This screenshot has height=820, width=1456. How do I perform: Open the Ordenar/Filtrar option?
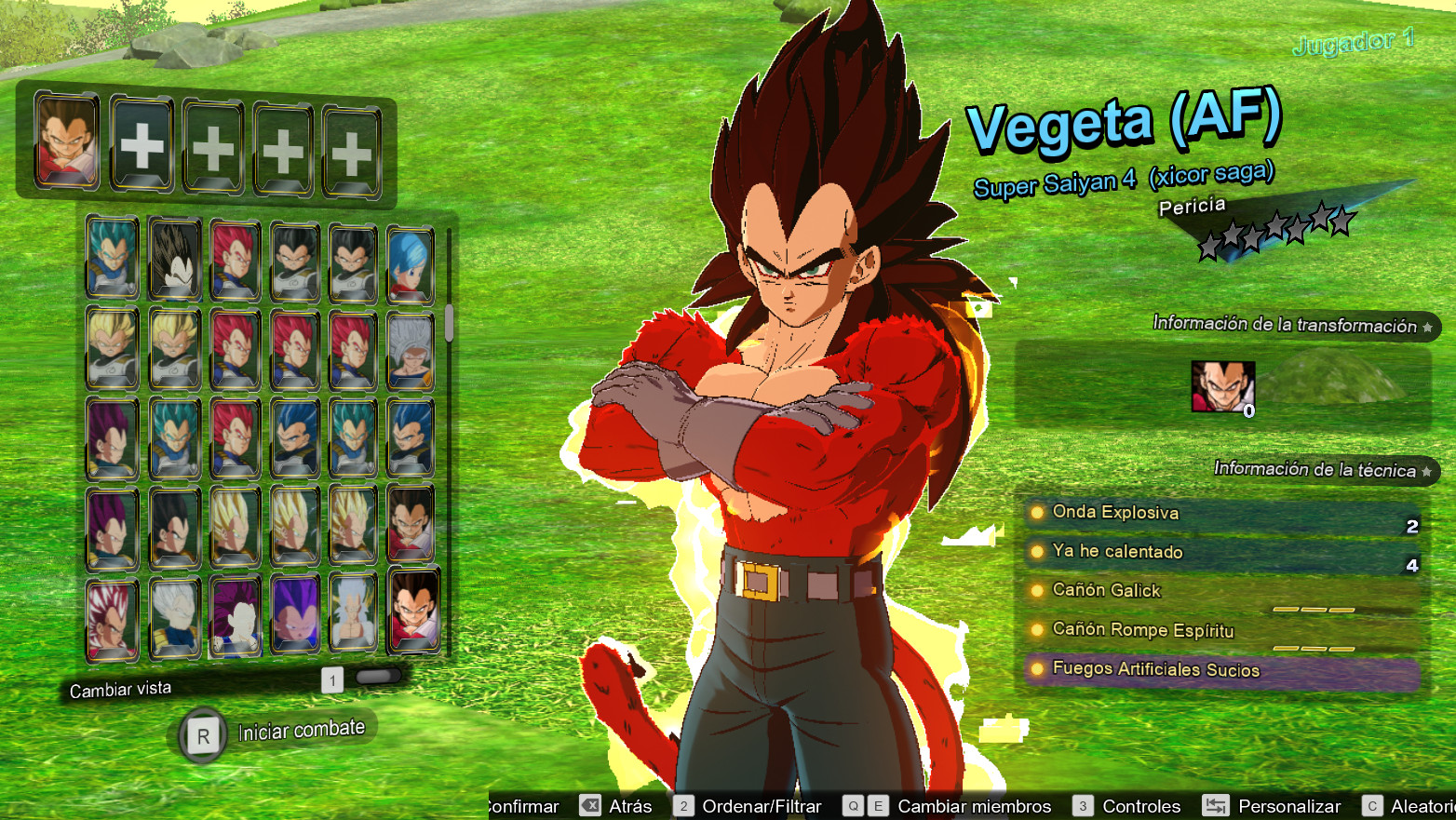[748, 806]
